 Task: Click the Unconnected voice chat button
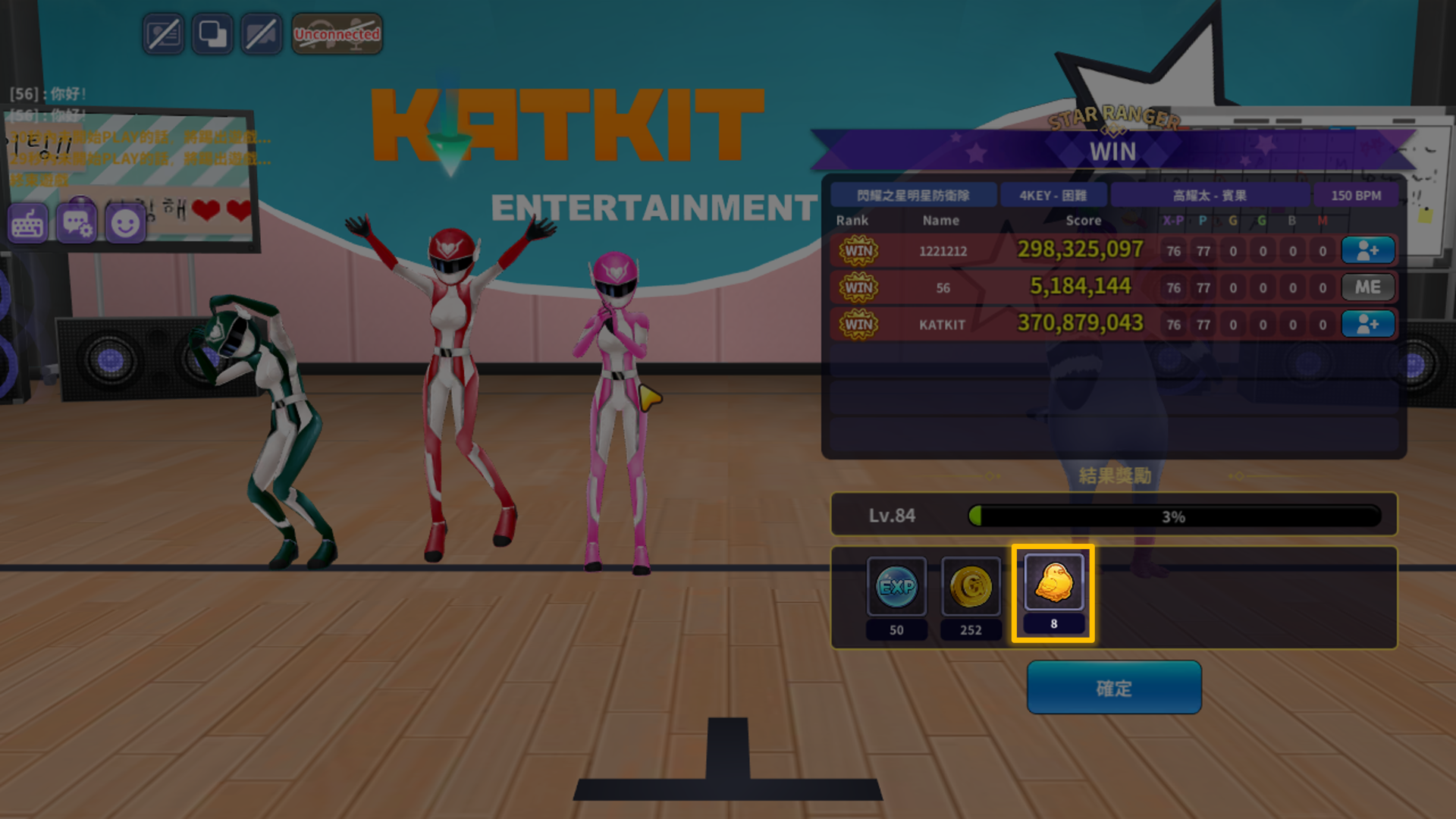(337, 34)
